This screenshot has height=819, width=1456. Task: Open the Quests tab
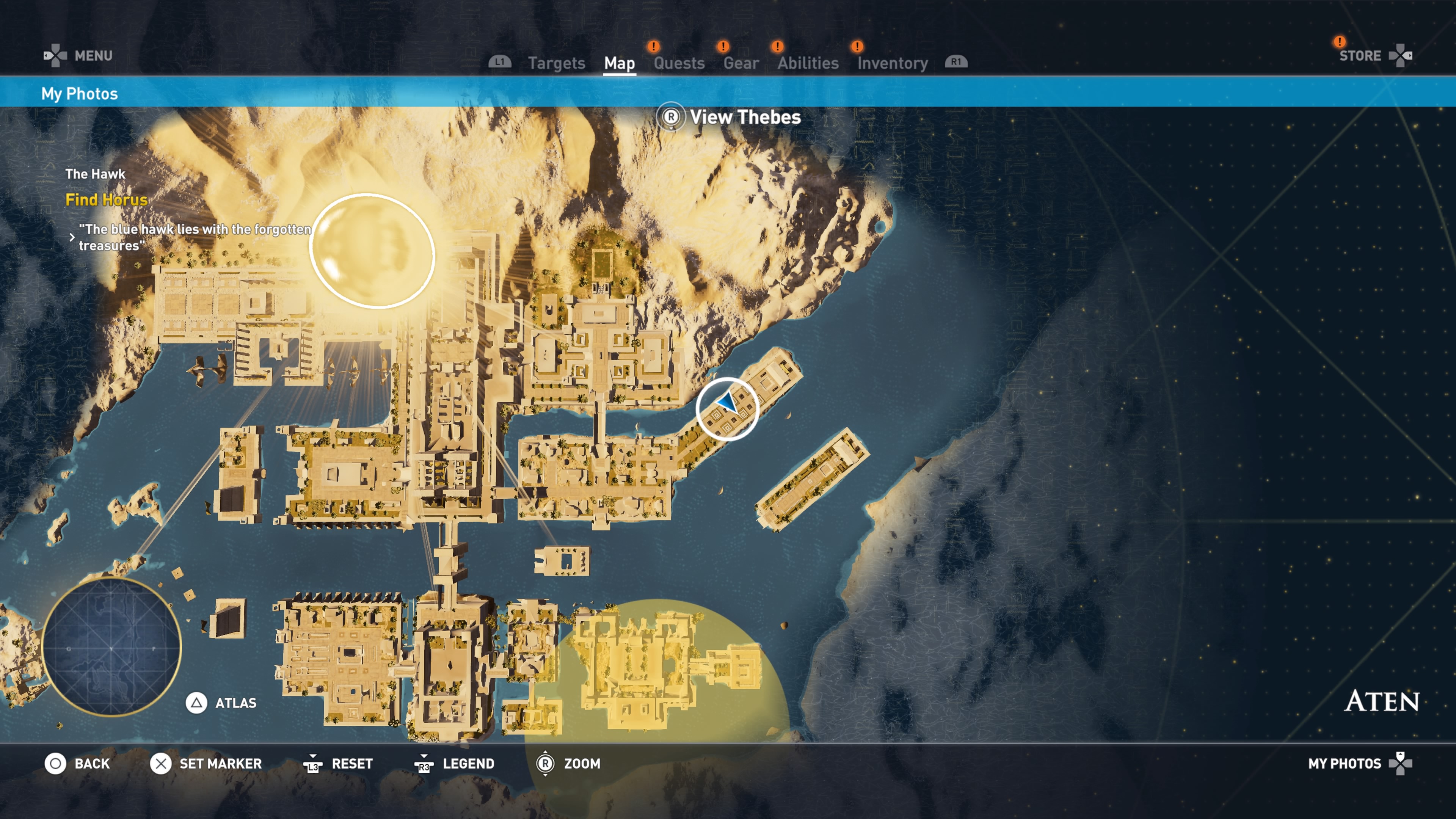coord(679,63)
